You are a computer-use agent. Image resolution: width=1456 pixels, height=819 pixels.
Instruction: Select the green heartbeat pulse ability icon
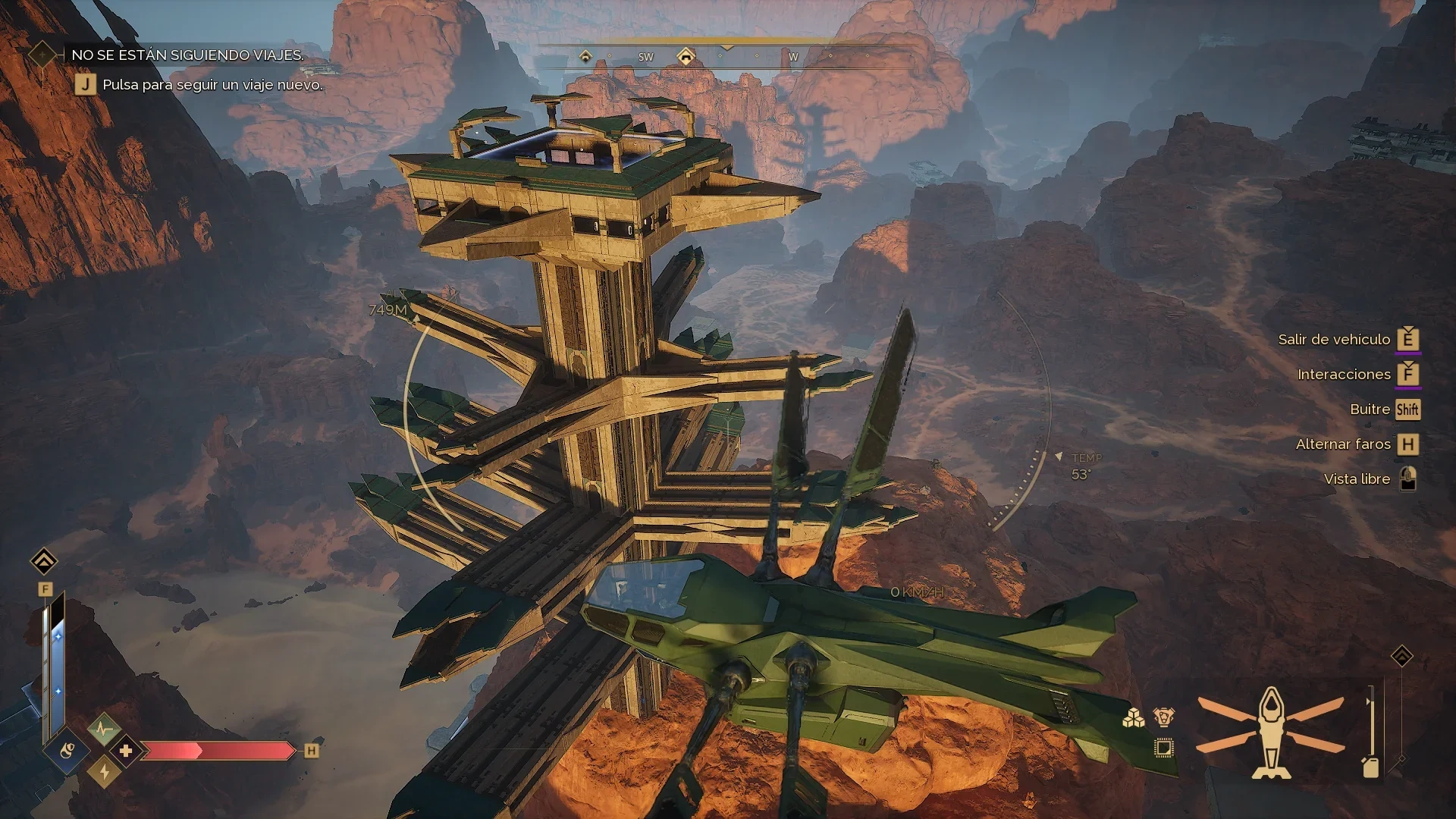[103, 730]
